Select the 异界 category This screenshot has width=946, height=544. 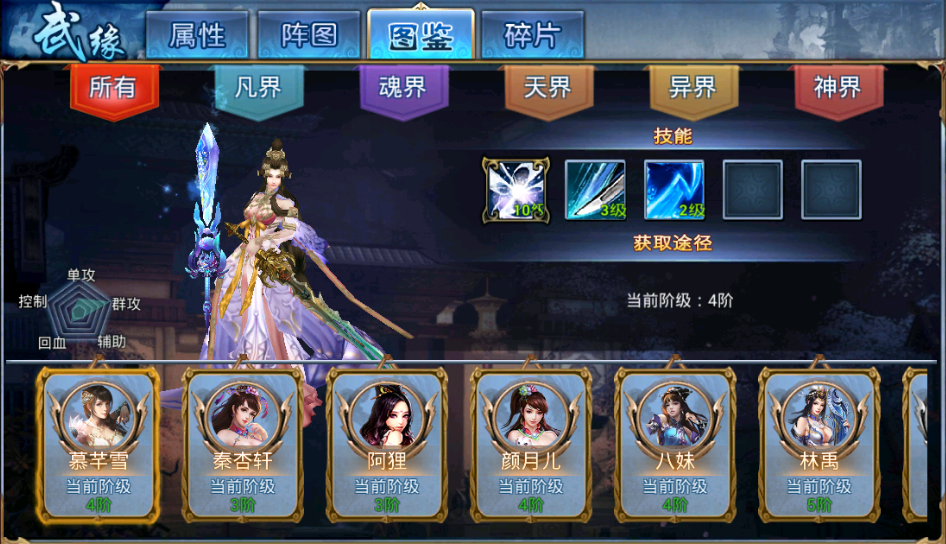click(x=693, y=88)
